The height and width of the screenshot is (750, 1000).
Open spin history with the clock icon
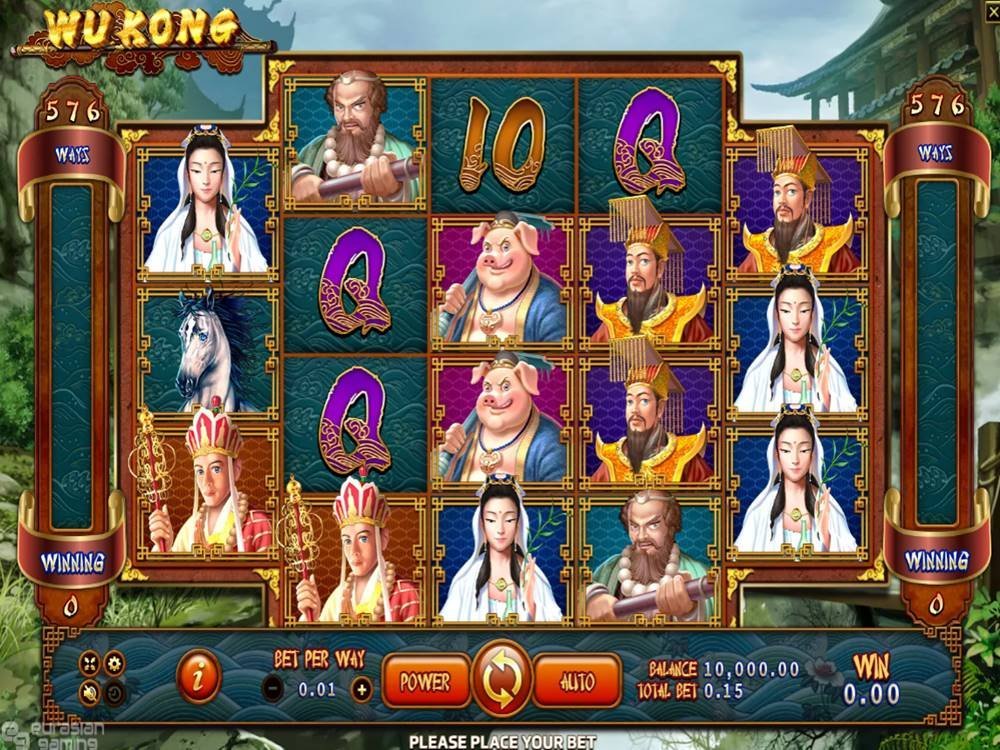tap(115, 691)
